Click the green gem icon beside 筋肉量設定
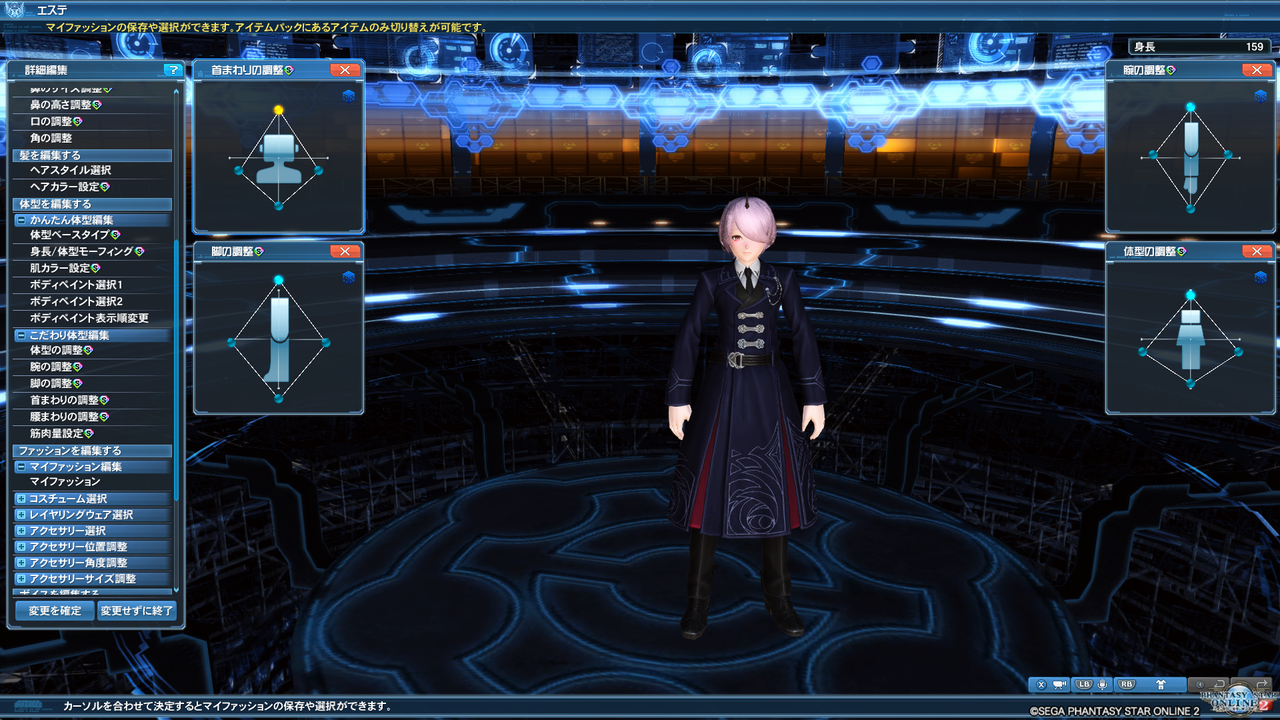Viewport: 1280px width, 720px height. point(87,433)
